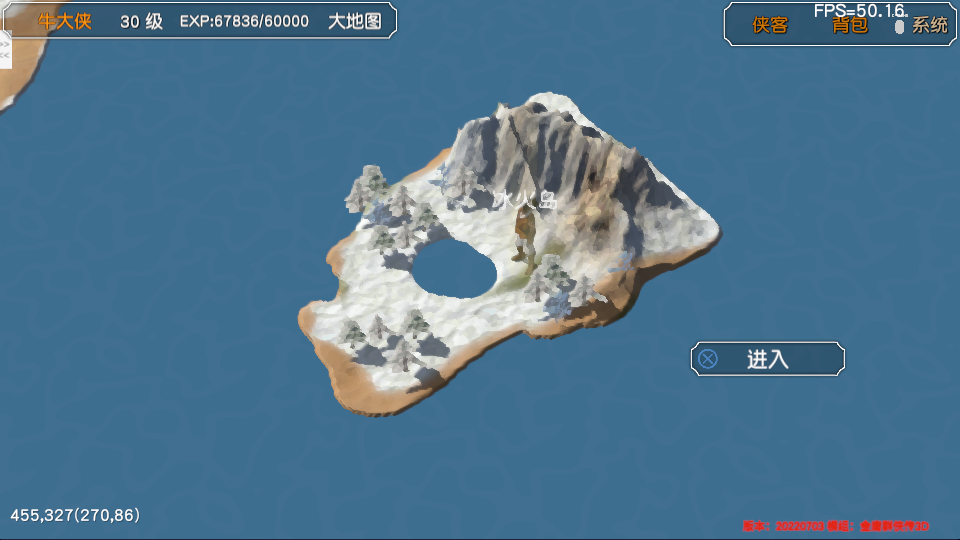Toggle the arrow panel tab on left edge

coord(5,50)
